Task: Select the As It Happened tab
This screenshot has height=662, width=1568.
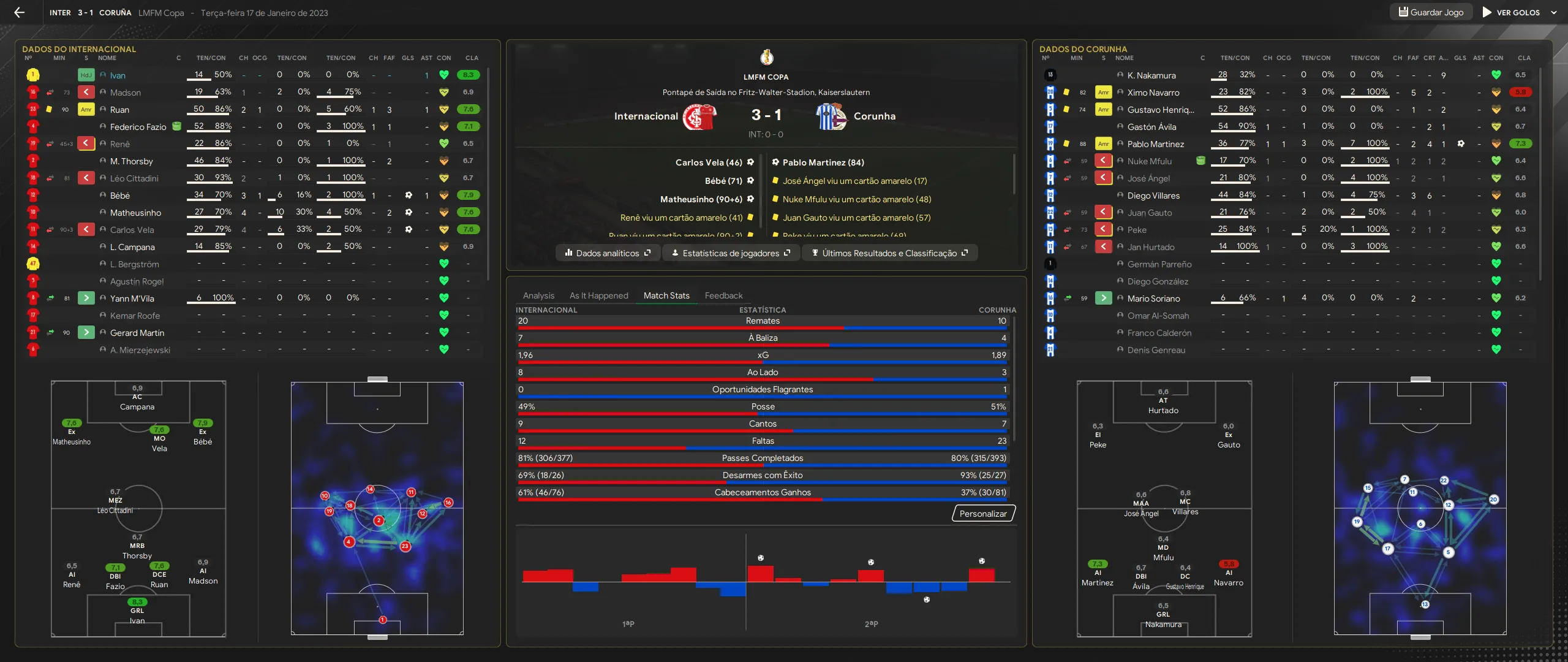Action: (598, 295)
